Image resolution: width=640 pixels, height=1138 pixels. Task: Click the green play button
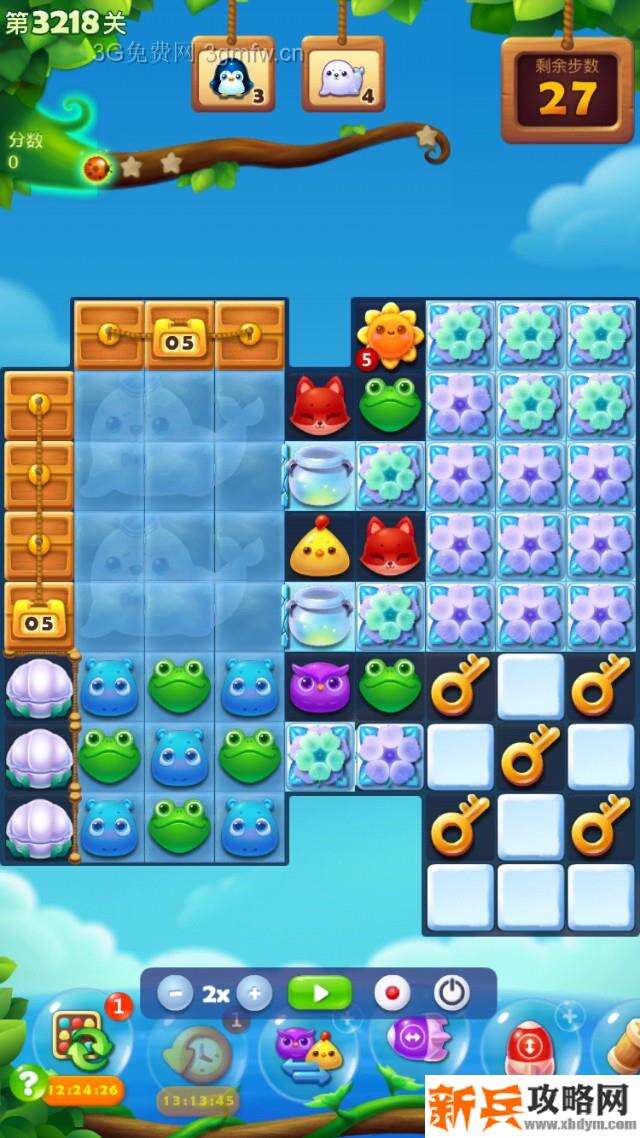[x=319, y=994]
